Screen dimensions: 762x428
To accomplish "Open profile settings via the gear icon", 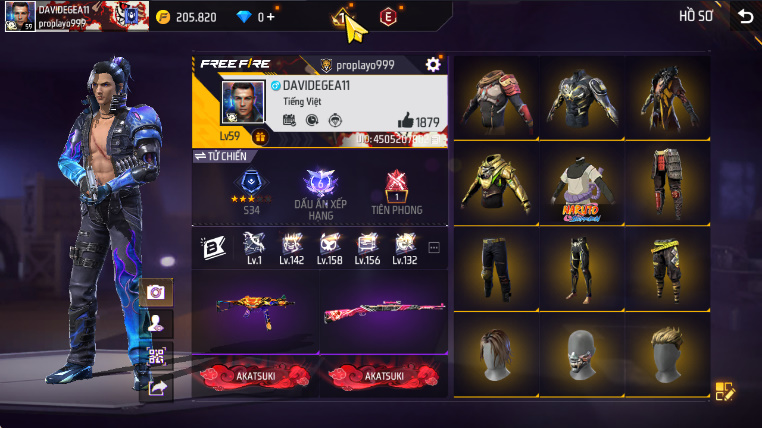I will [433, 64].
